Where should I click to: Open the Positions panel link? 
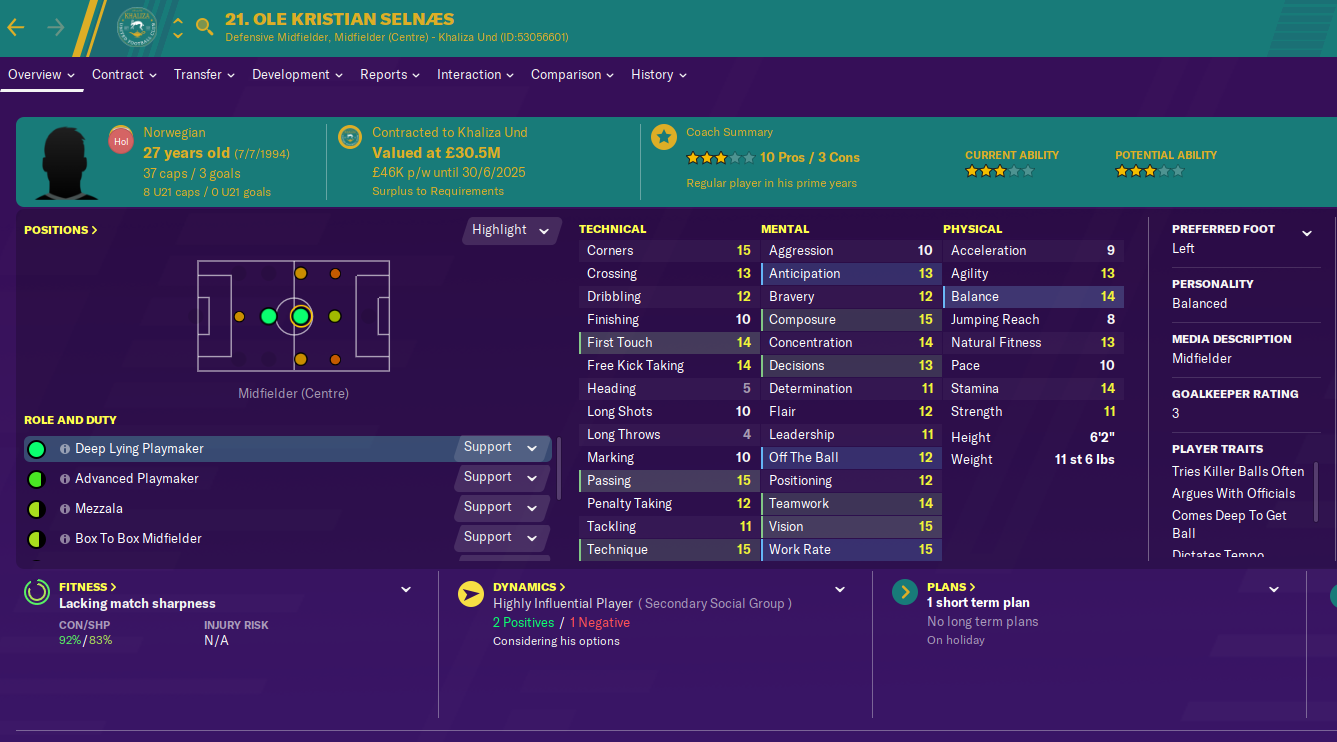coord(61,230)
